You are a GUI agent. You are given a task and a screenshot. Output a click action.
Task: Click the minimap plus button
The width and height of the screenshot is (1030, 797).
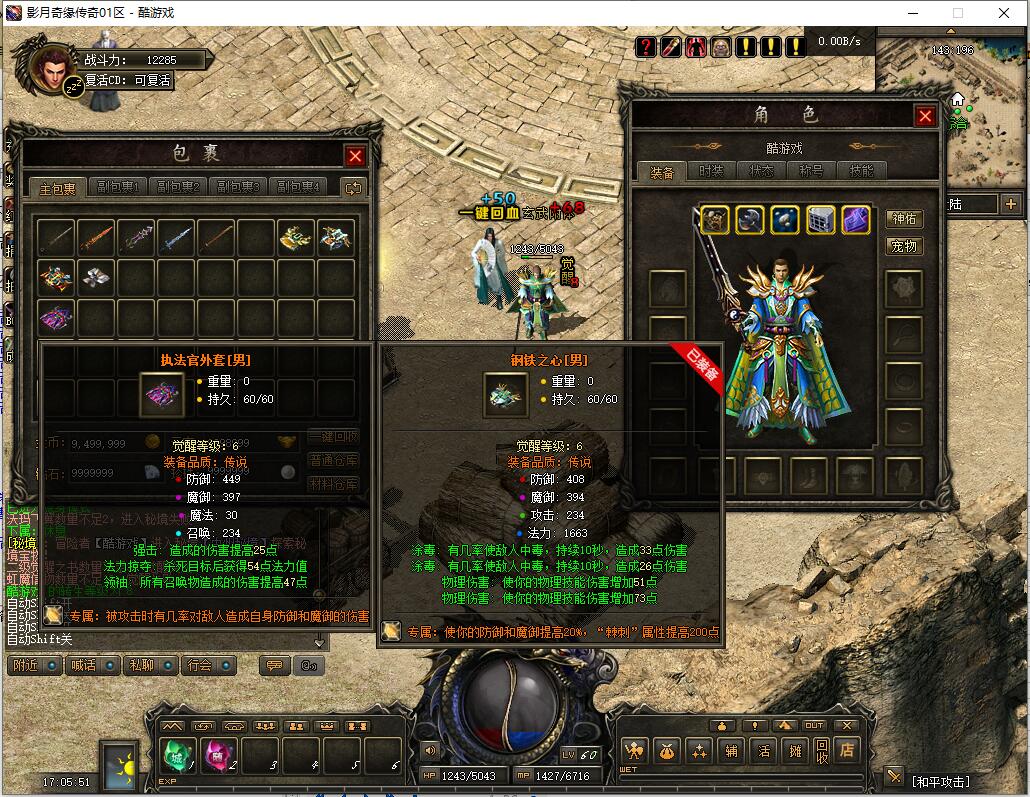(x=1011, y=204)
